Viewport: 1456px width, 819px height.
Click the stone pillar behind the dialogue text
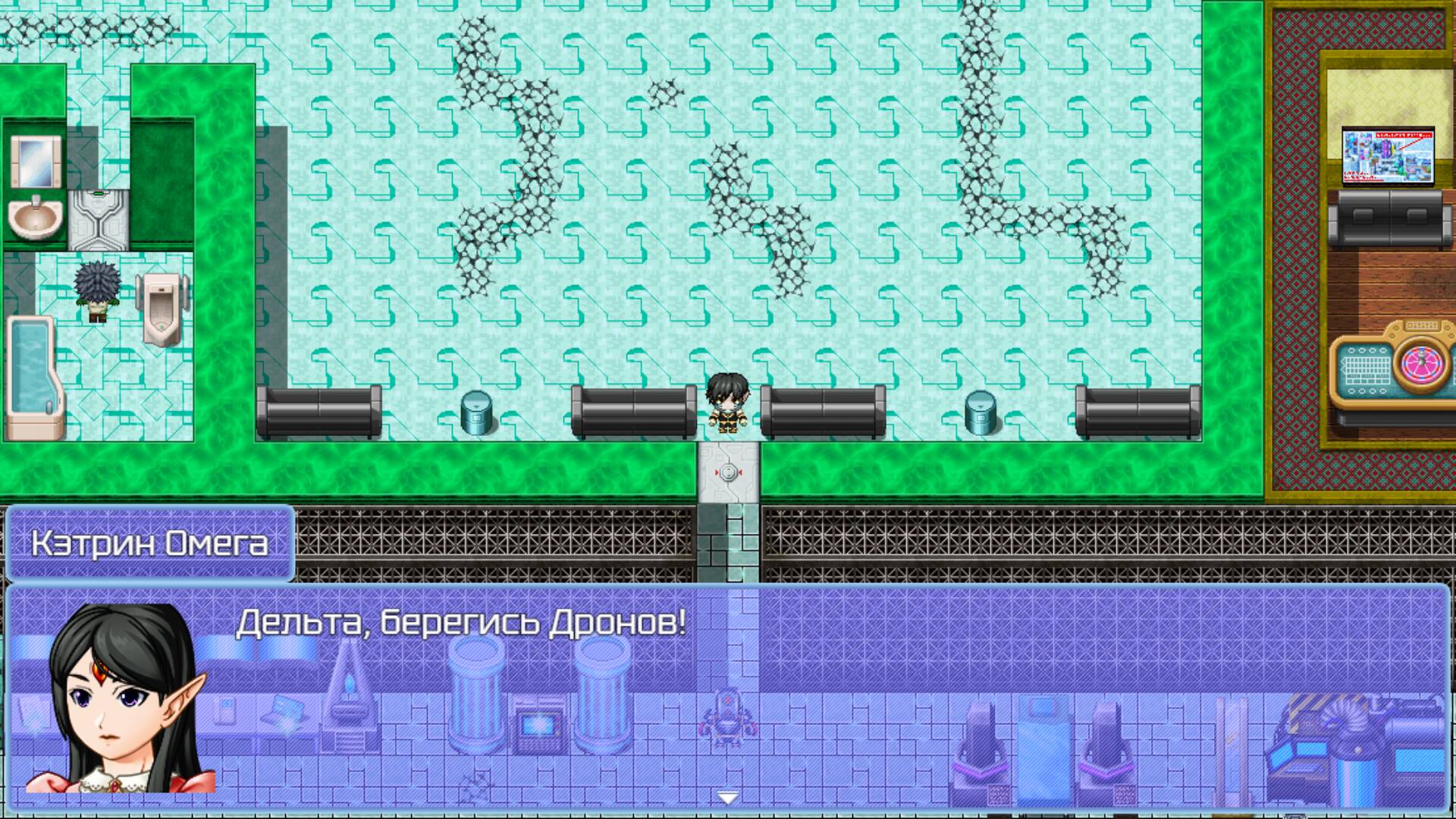474,698
